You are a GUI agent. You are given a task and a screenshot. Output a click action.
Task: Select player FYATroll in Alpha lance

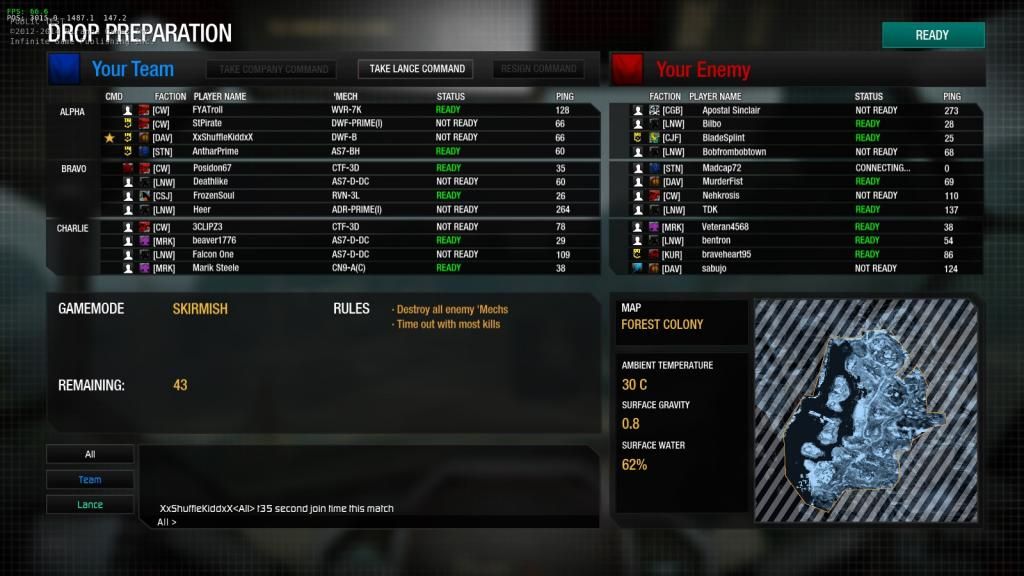tap(208, 110)
